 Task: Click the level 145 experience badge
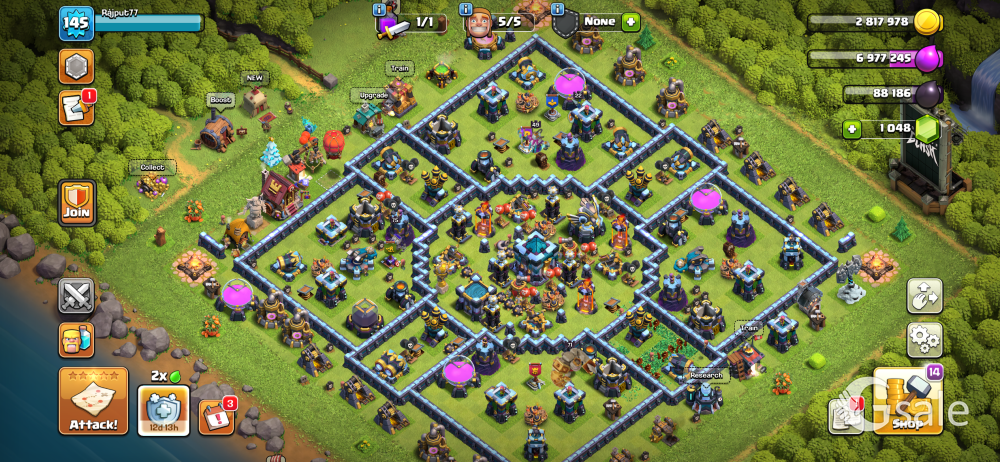(76, 23)
